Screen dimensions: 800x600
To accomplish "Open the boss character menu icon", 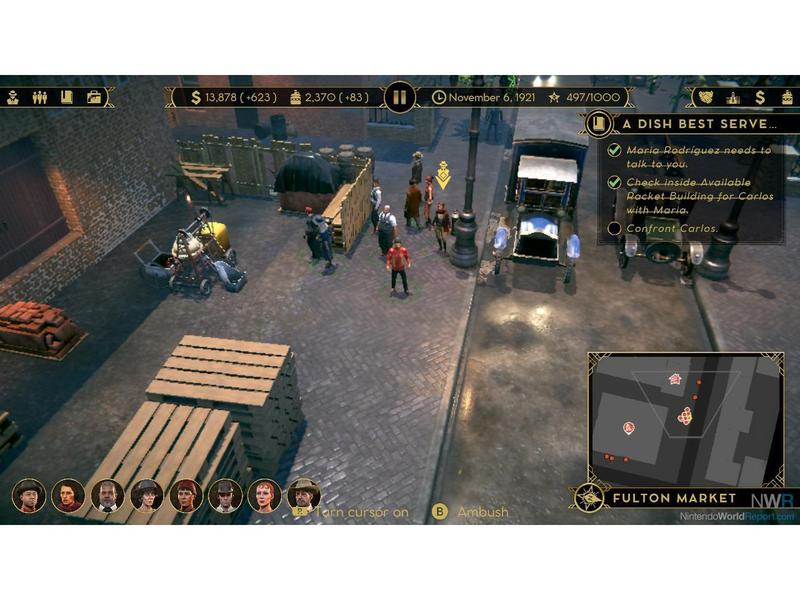I will (x=14, y=97).
